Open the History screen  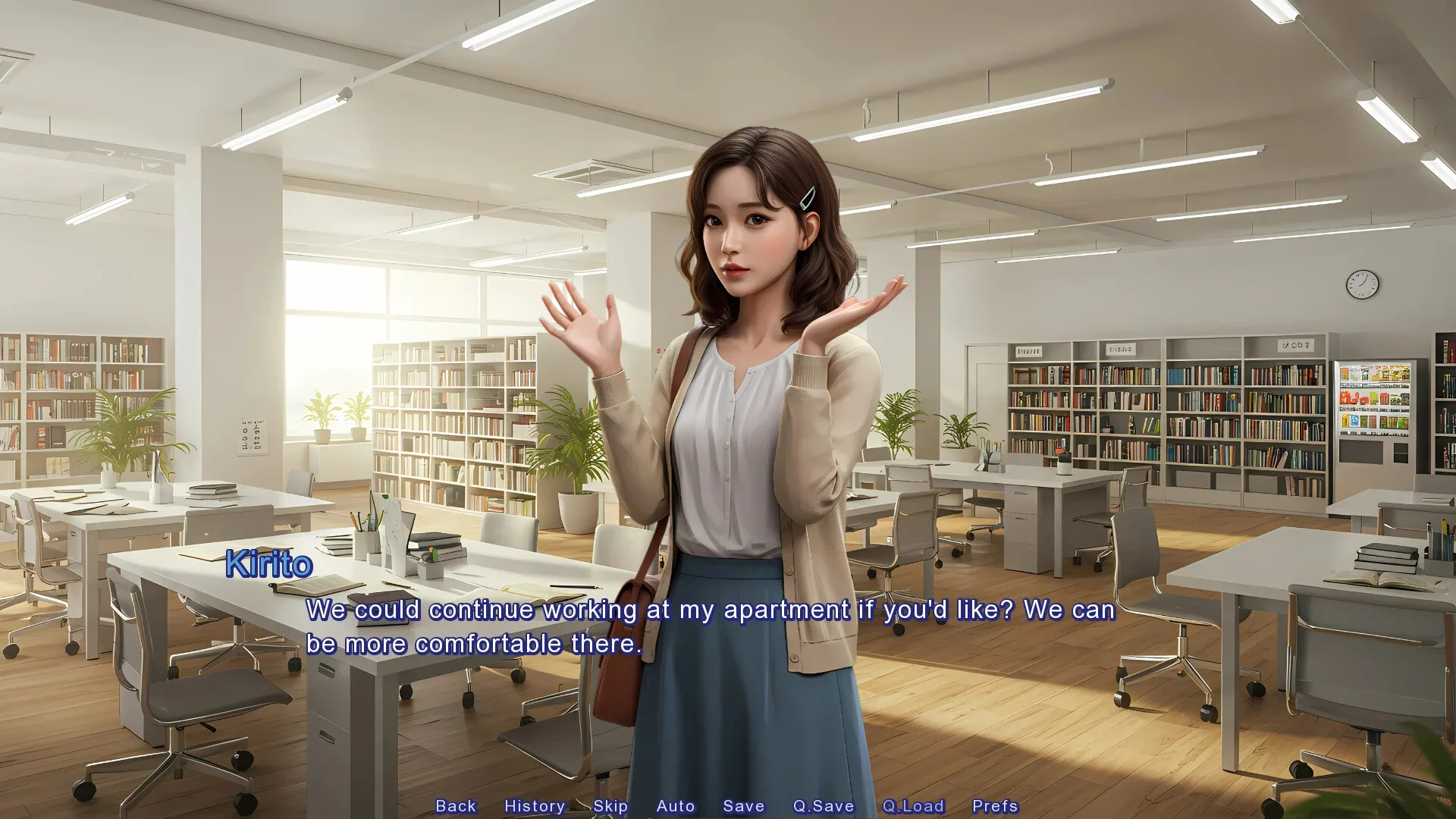pyautogui.click(x=535, y=806)
